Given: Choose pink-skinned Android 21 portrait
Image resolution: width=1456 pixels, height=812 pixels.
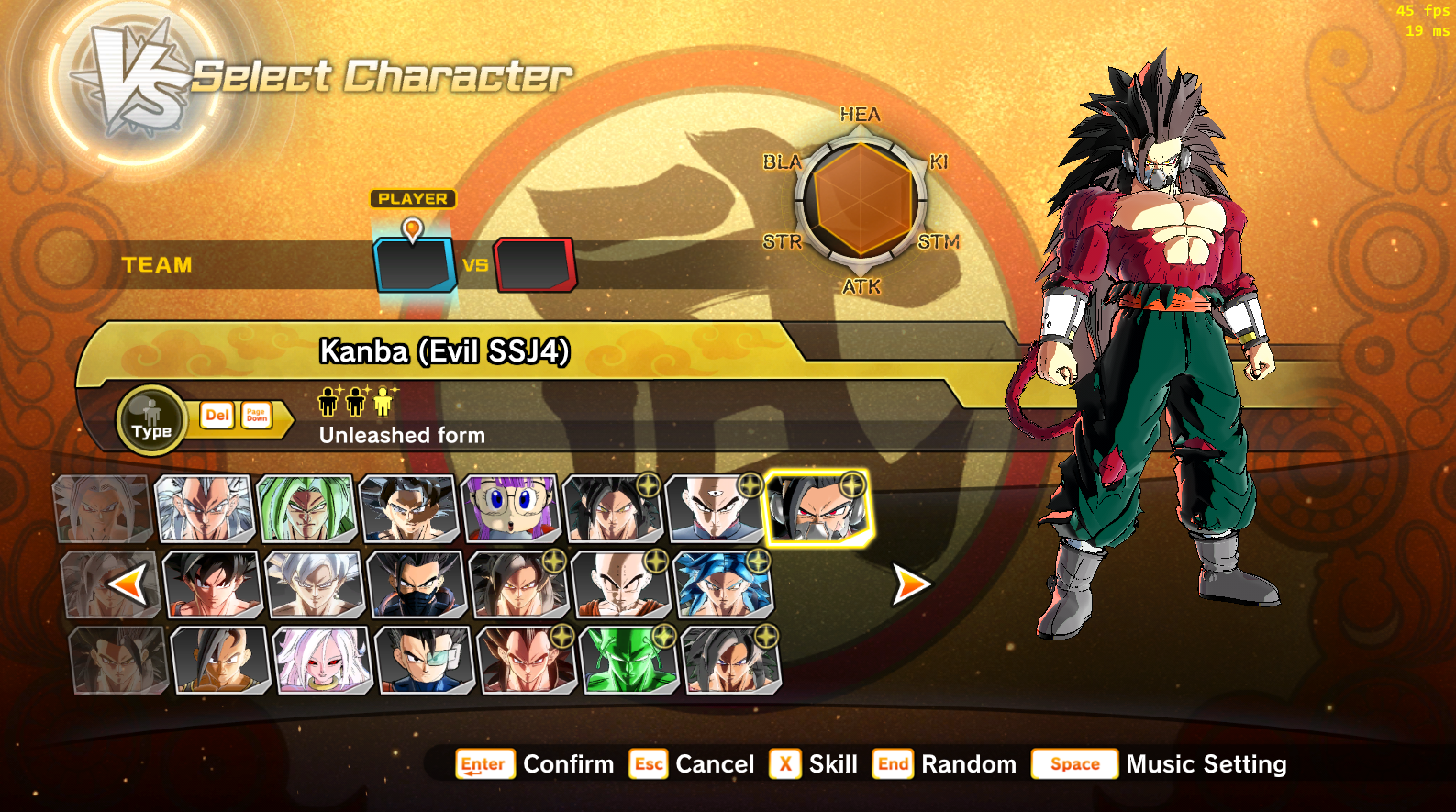Looking at the screenshot, I should [x=322, y=660].
